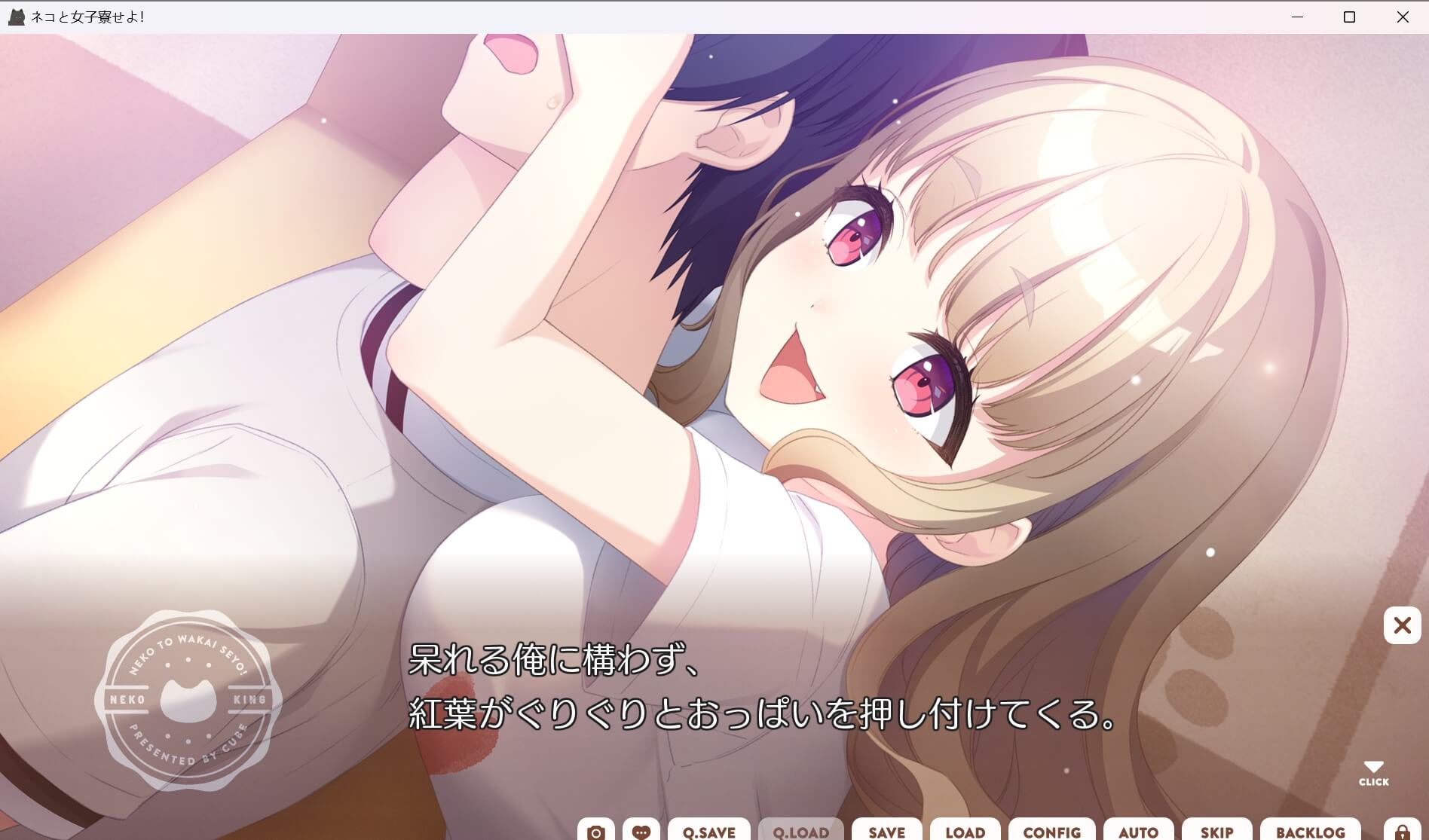Maximize the game window

point(1348,17)
